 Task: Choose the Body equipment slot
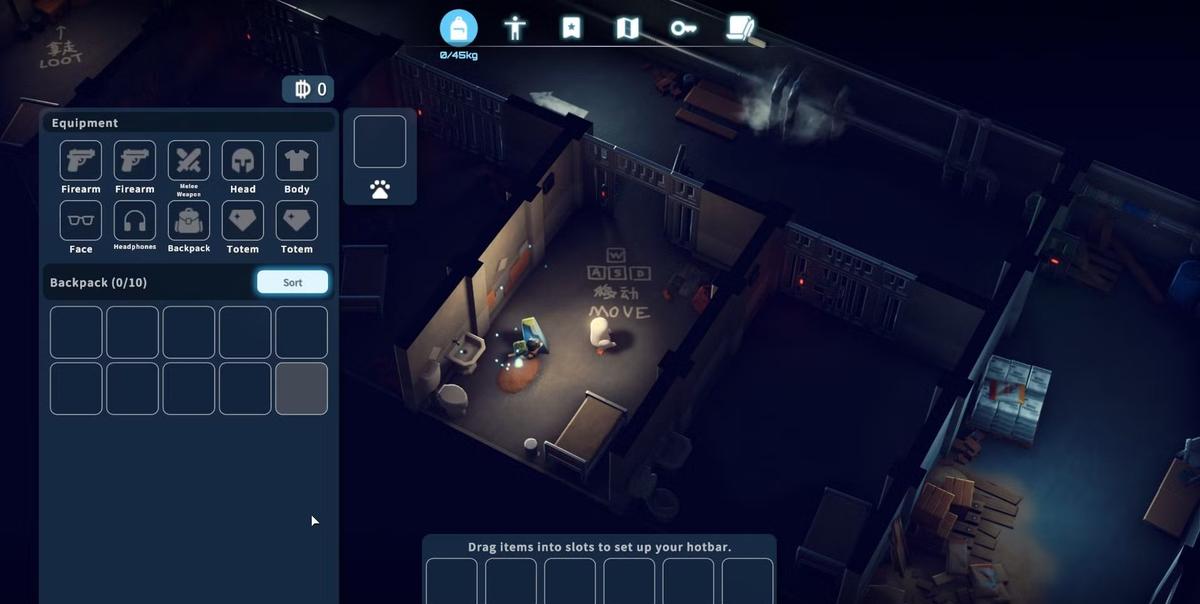pos(297,160)
